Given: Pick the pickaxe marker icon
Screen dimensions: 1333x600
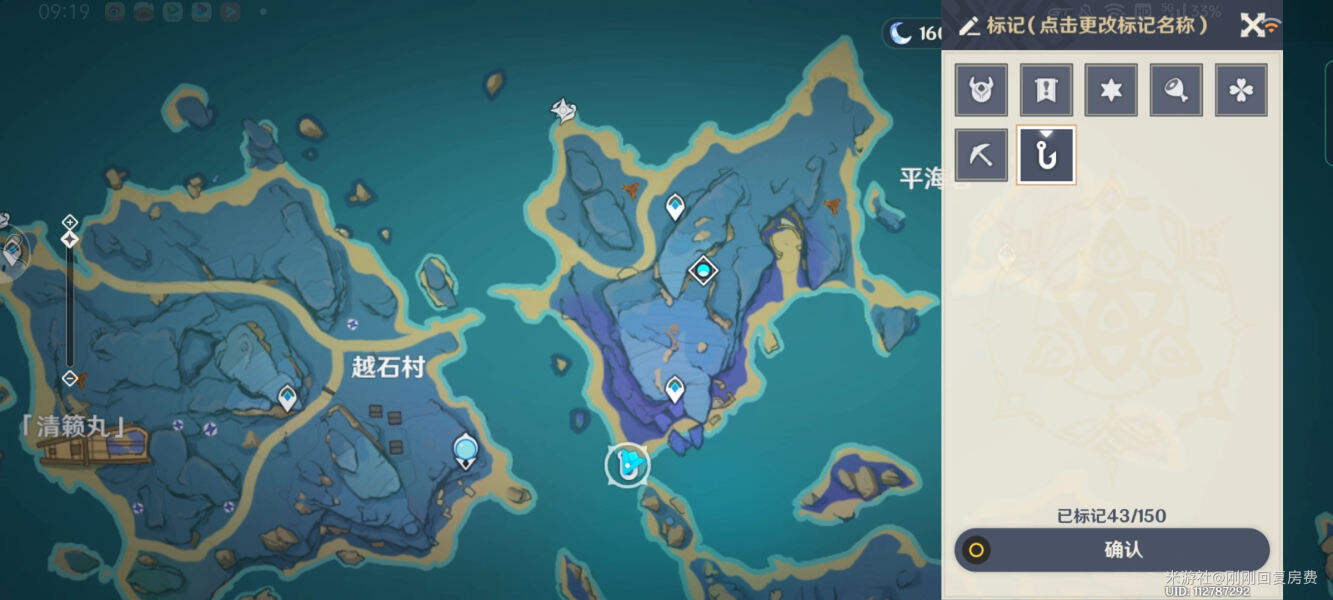Looking at the screenshot, I should [x=981, y=155].
